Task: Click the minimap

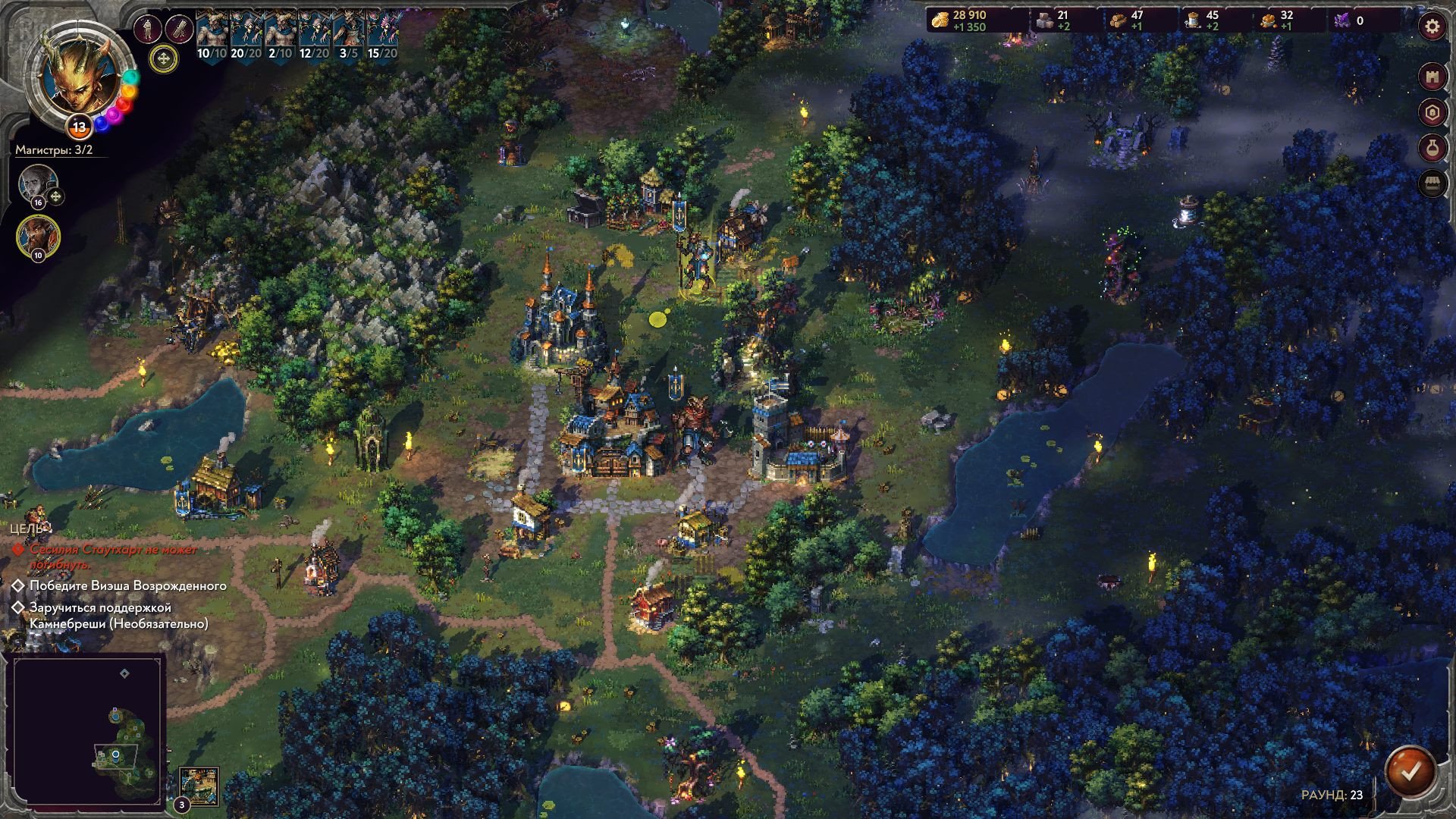Action: [88, 730]
